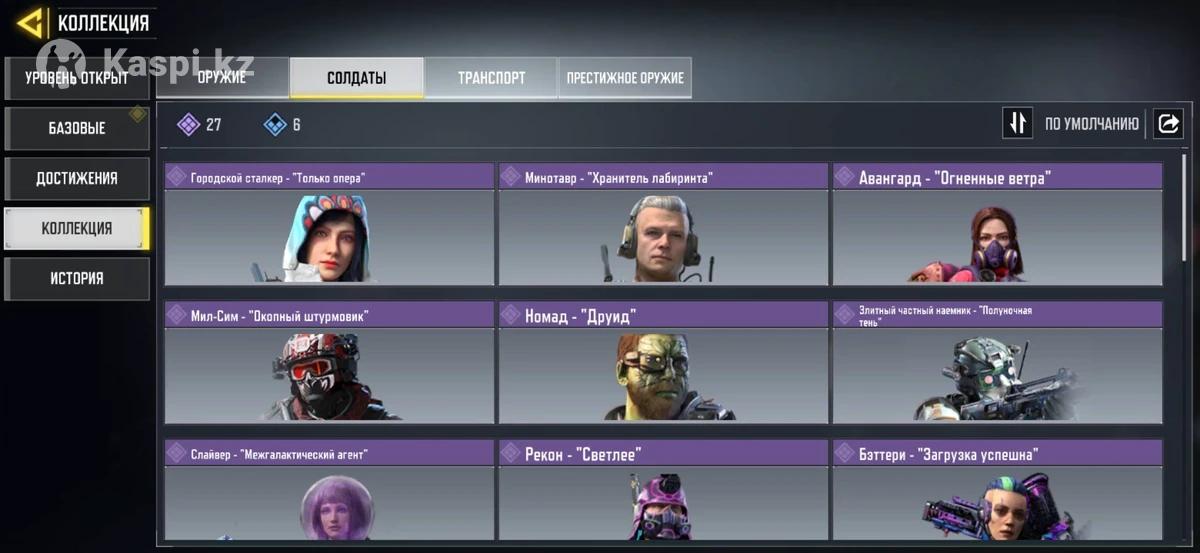This screenshot has height=553, width=1200.
Task: Choose the КОЛЛЕКЦИЯ sidebar entry
Action: 77,228
